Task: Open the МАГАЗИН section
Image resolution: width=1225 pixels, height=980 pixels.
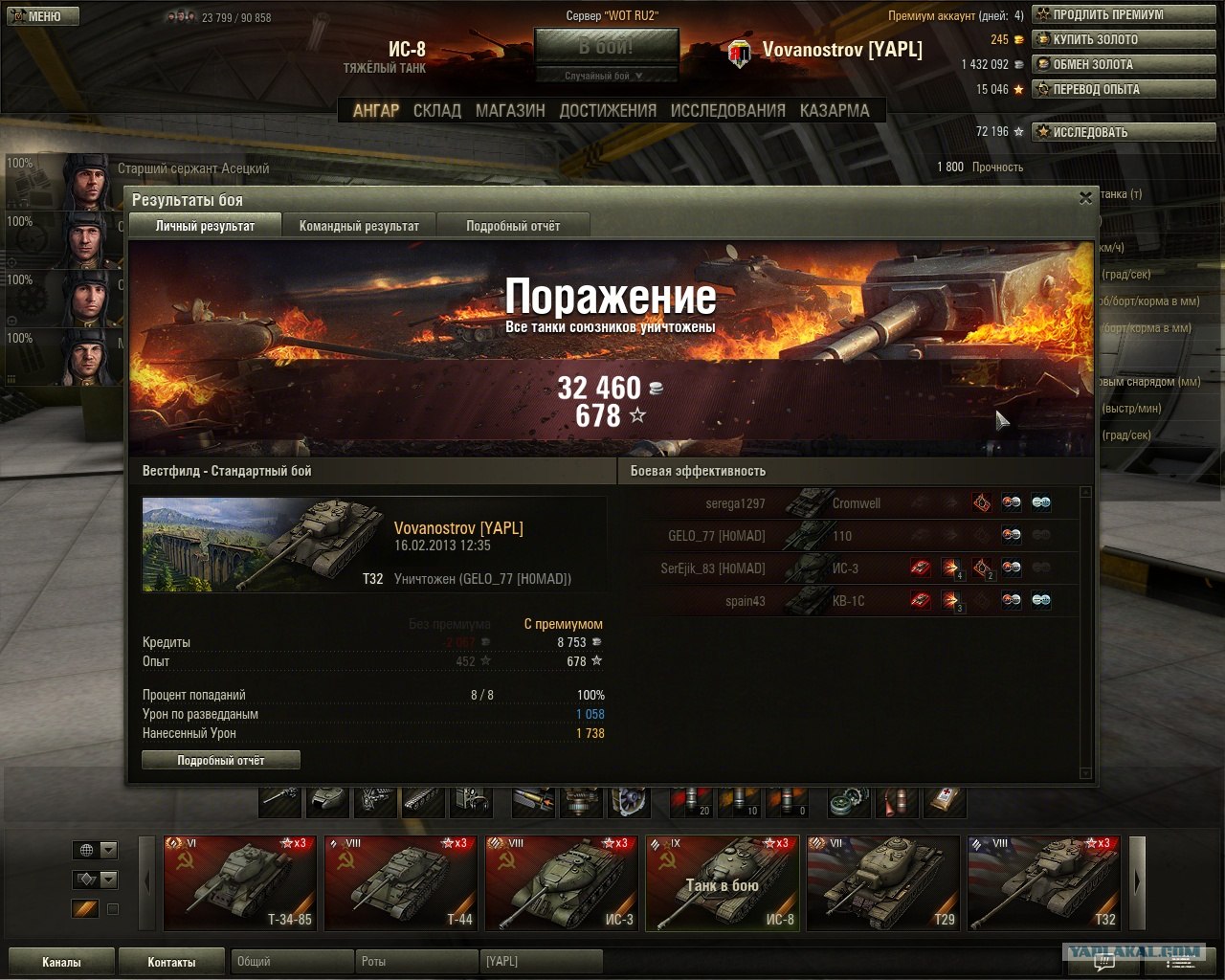Action: pos(510,111)
